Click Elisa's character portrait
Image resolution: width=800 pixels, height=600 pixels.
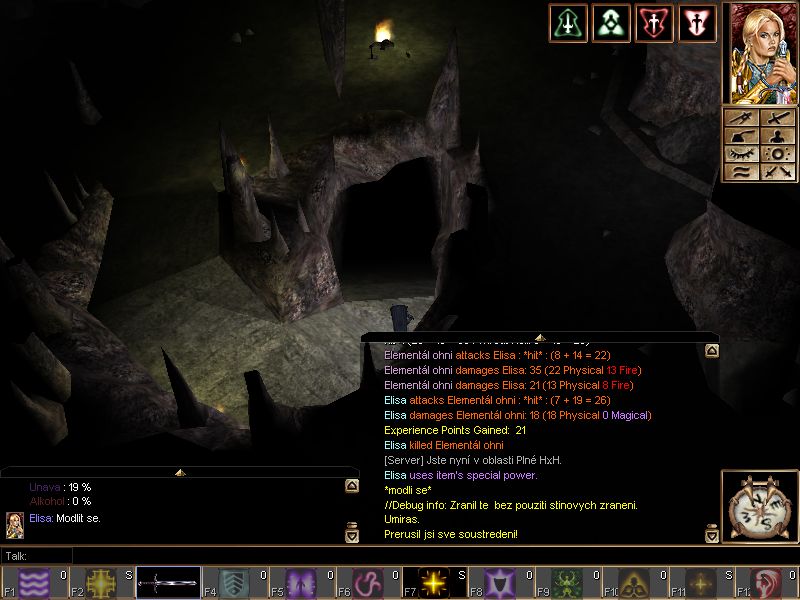point(759,51)
